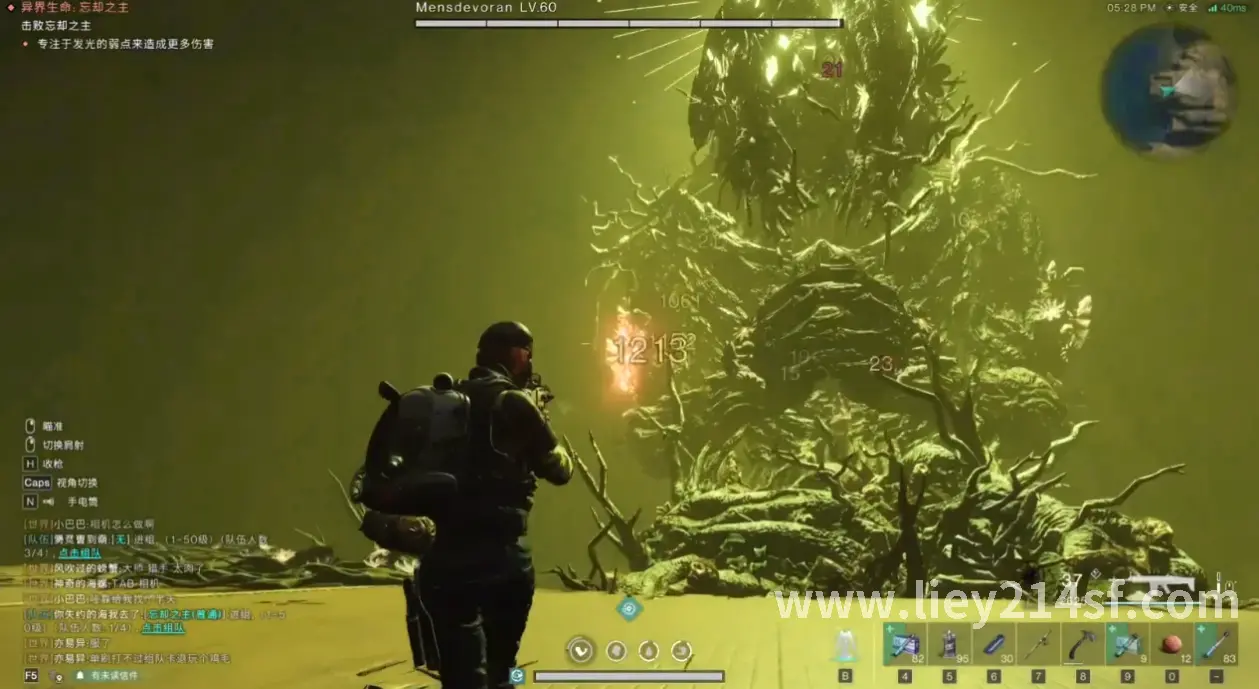Click the 忘却之主 group invite tag in chat
Viewport: 1259px width, 689px height.
[x=182, y=613]
